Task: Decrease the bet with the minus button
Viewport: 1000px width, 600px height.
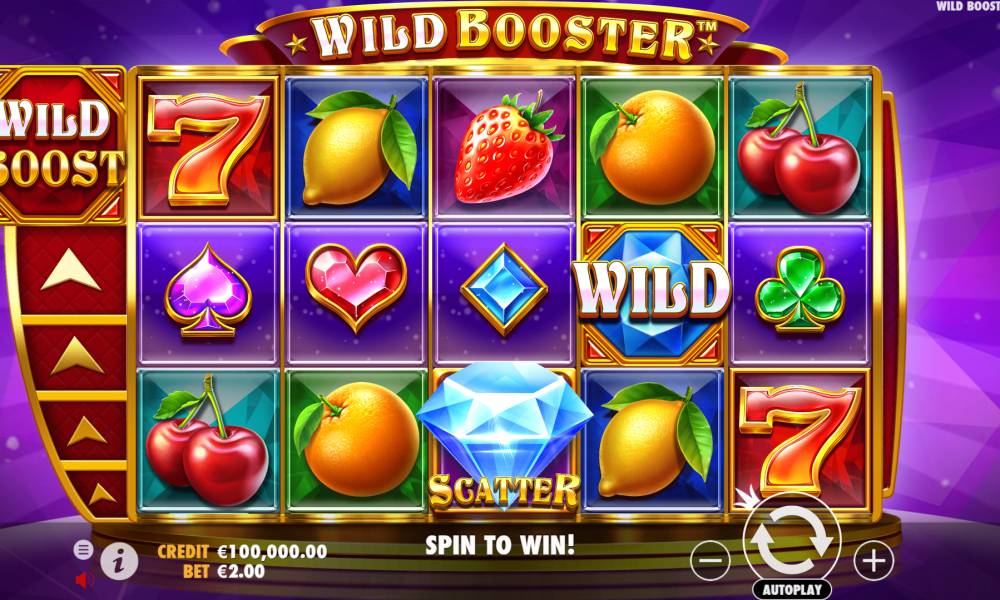Action: pos(711,561)
